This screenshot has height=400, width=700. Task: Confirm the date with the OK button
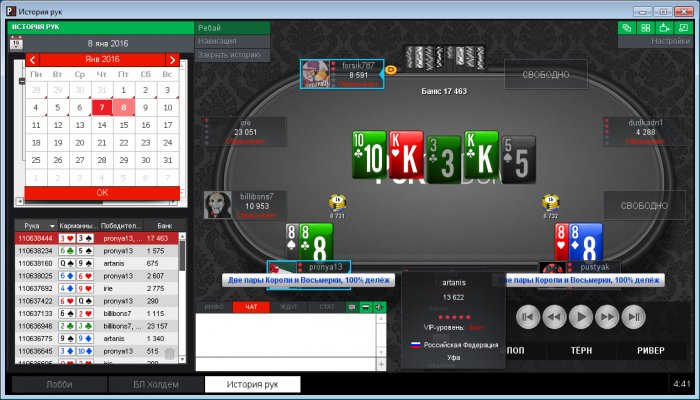[x=101, y=191]
